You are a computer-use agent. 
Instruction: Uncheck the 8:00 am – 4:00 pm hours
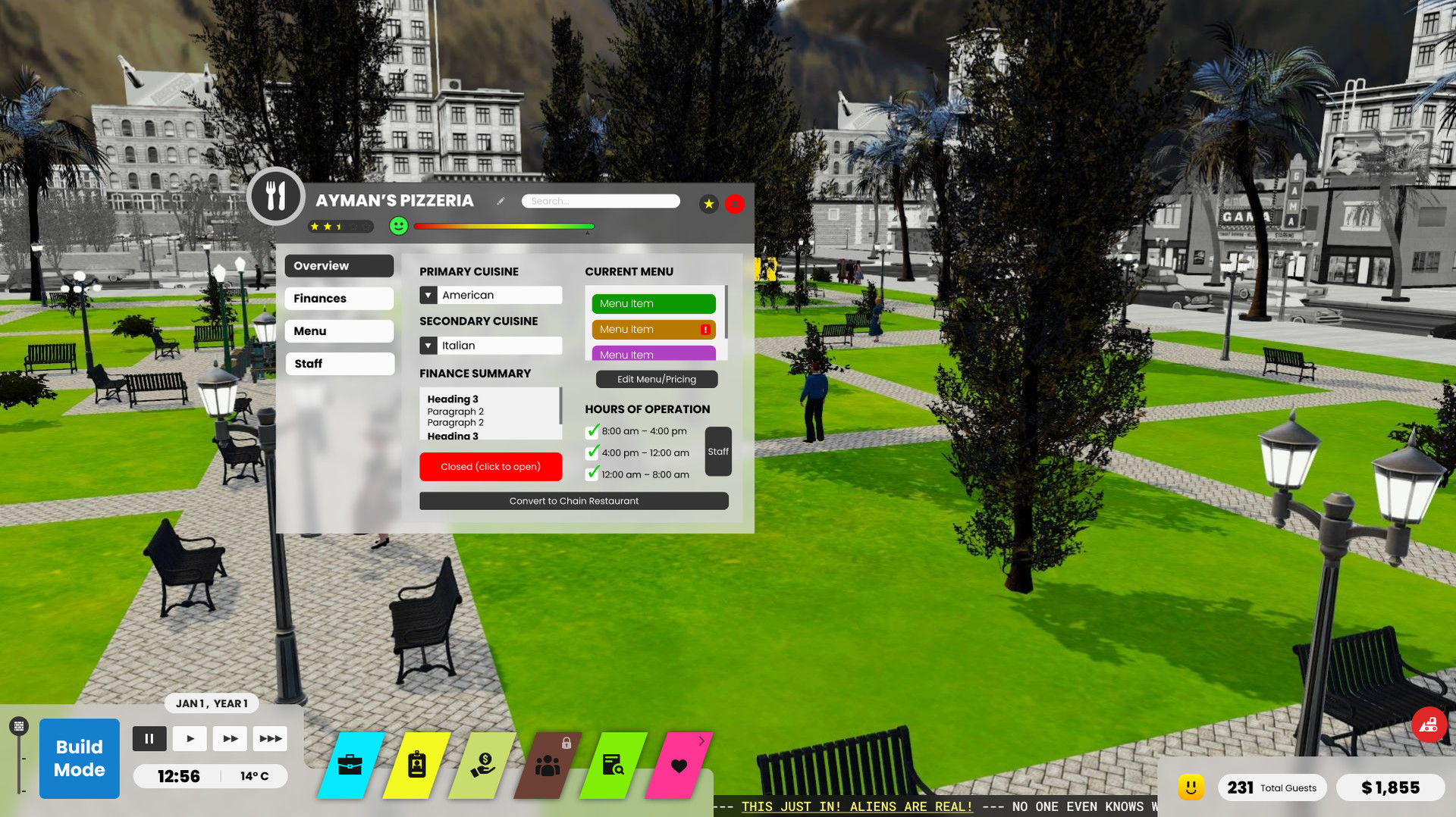(x=591, y=430)
